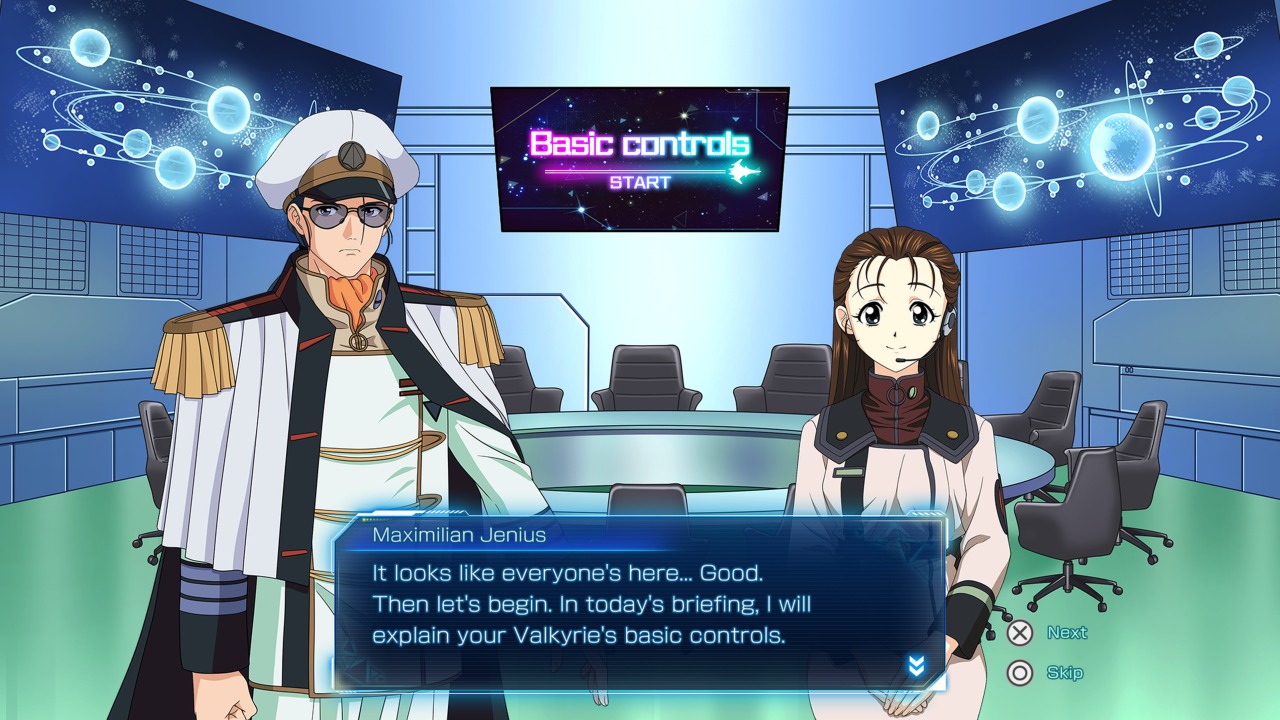Click the double-chevron advance arrow in the dialogue box
Image resolution: width=1280 pixels, height=720 pixels.
[x=916, y=666]
